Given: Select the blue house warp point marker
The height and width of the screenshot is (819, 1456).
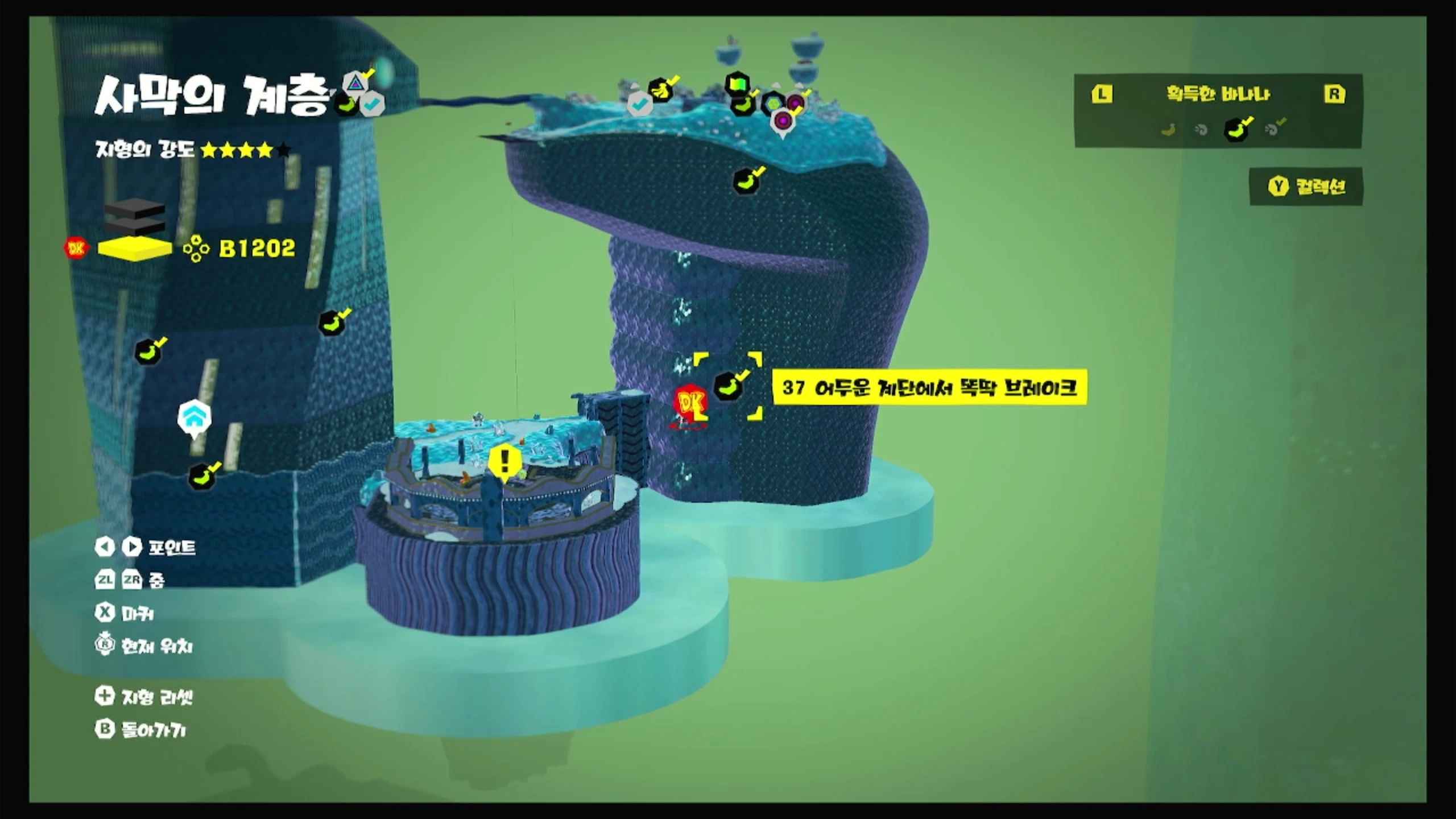Looking at the screenshot, I should point(195,418).
